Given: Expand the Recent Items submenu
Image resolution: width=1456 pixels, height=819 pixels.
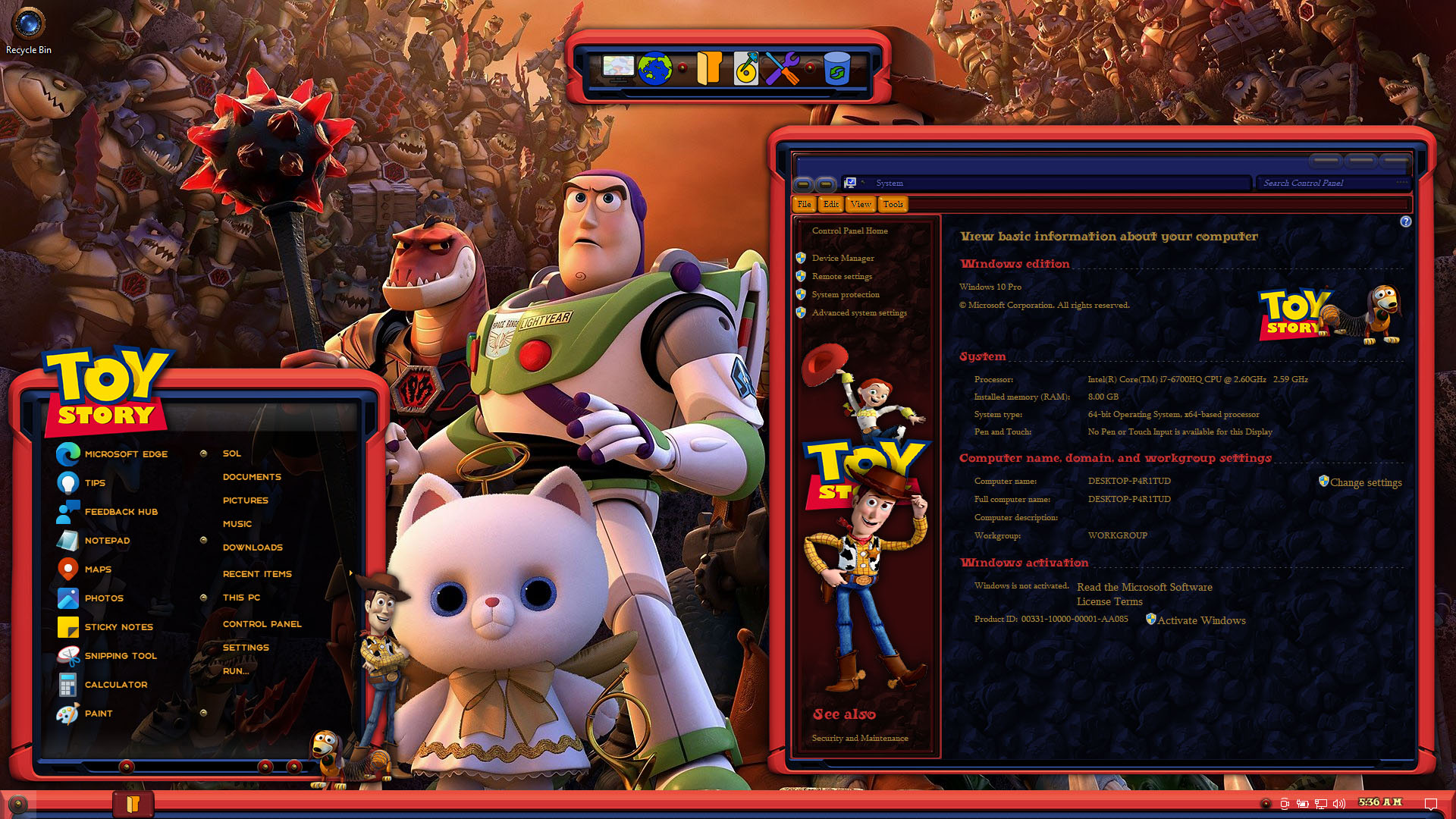Looking at the screenshot, I should pos(257,574).
